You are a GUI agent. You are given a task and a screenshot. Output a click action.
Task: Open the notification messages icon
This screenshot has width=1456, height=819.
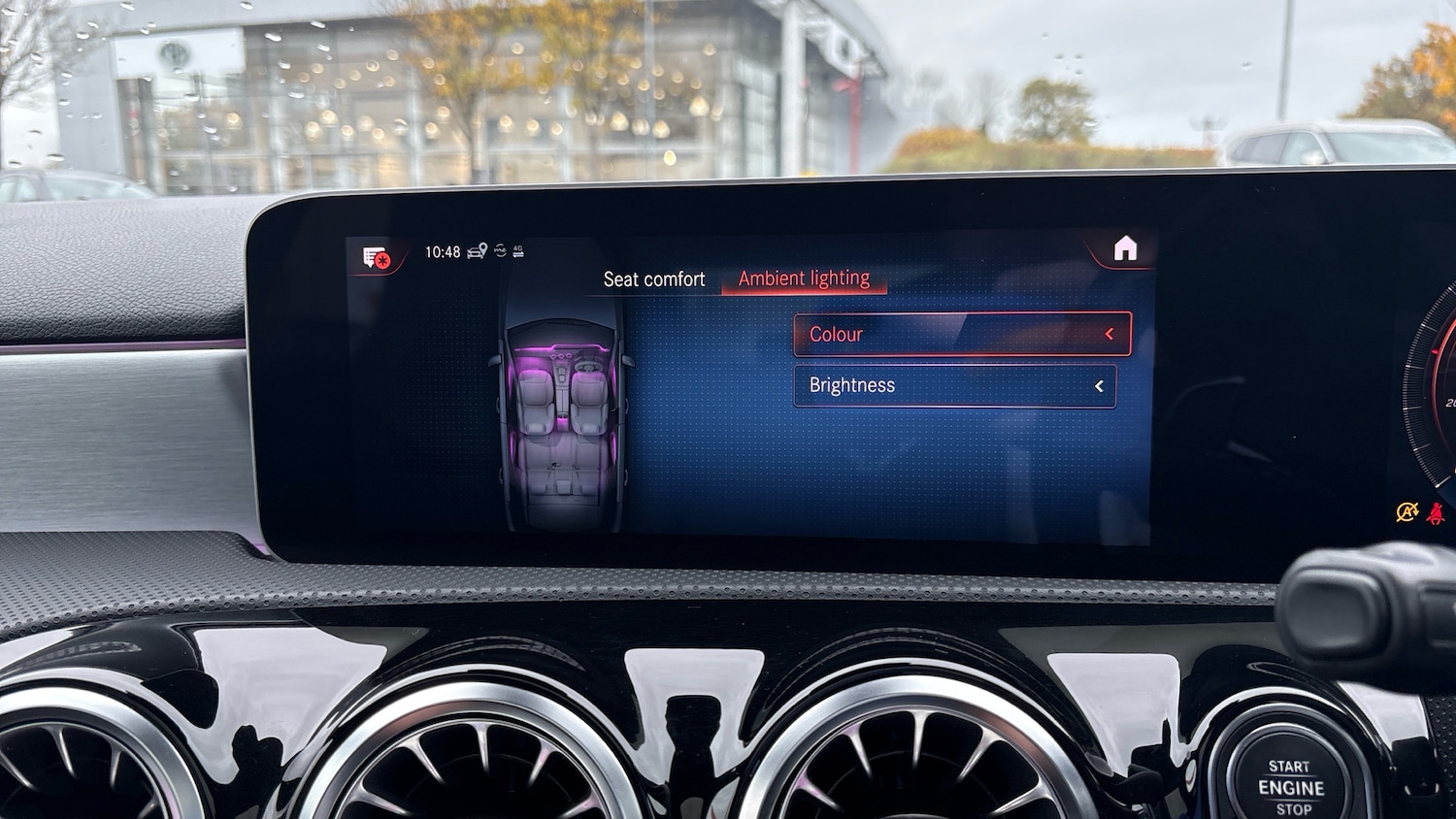point(377,258)
